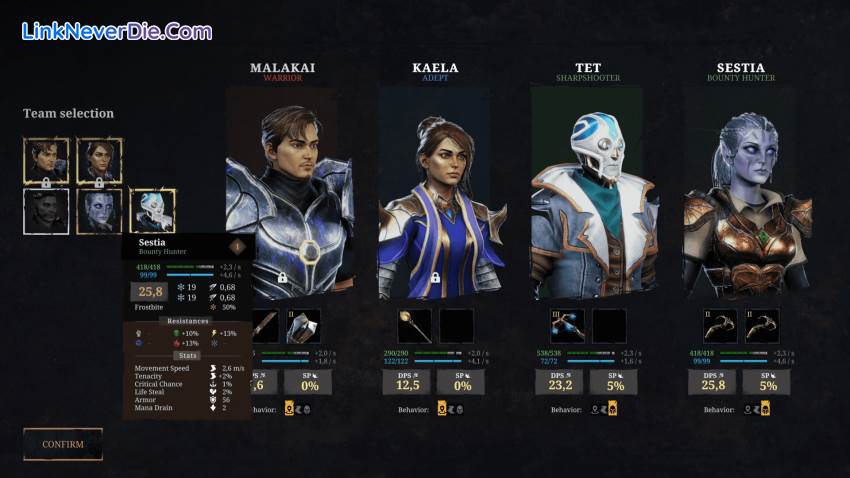Pick the Sestia bounty hunter character card
This screenshot has width=850, height=478.
pos(742,200)
